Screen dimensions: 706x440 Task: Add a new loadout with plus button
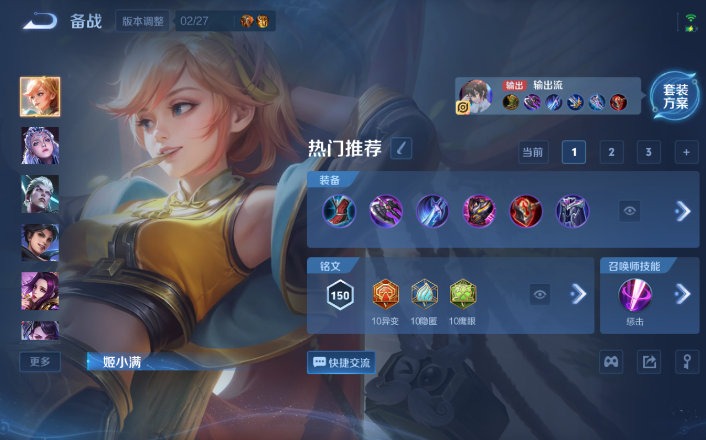coord(686,152)
